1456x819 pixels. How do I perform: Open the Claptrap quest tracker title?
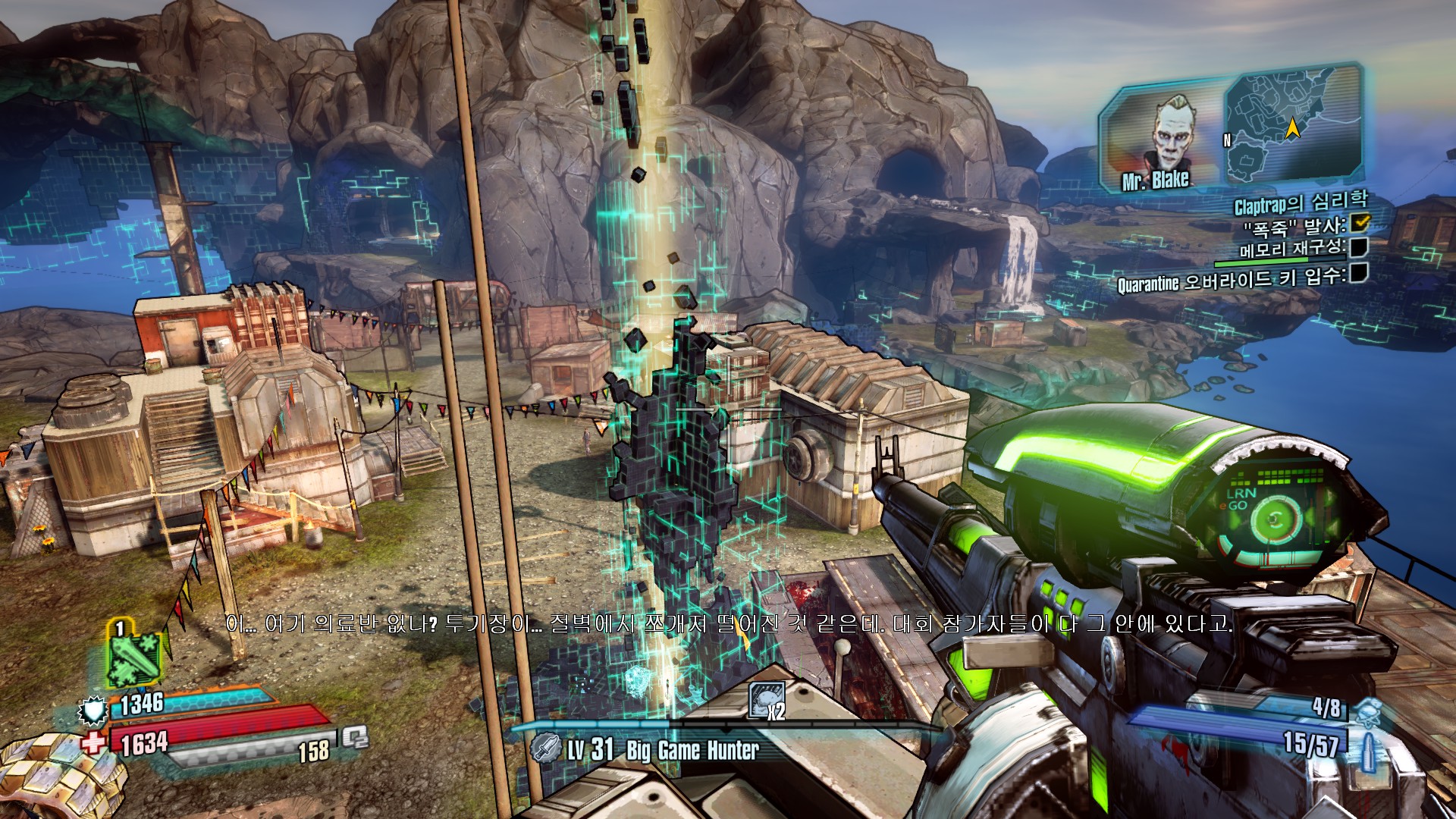tap(1300, 202)
